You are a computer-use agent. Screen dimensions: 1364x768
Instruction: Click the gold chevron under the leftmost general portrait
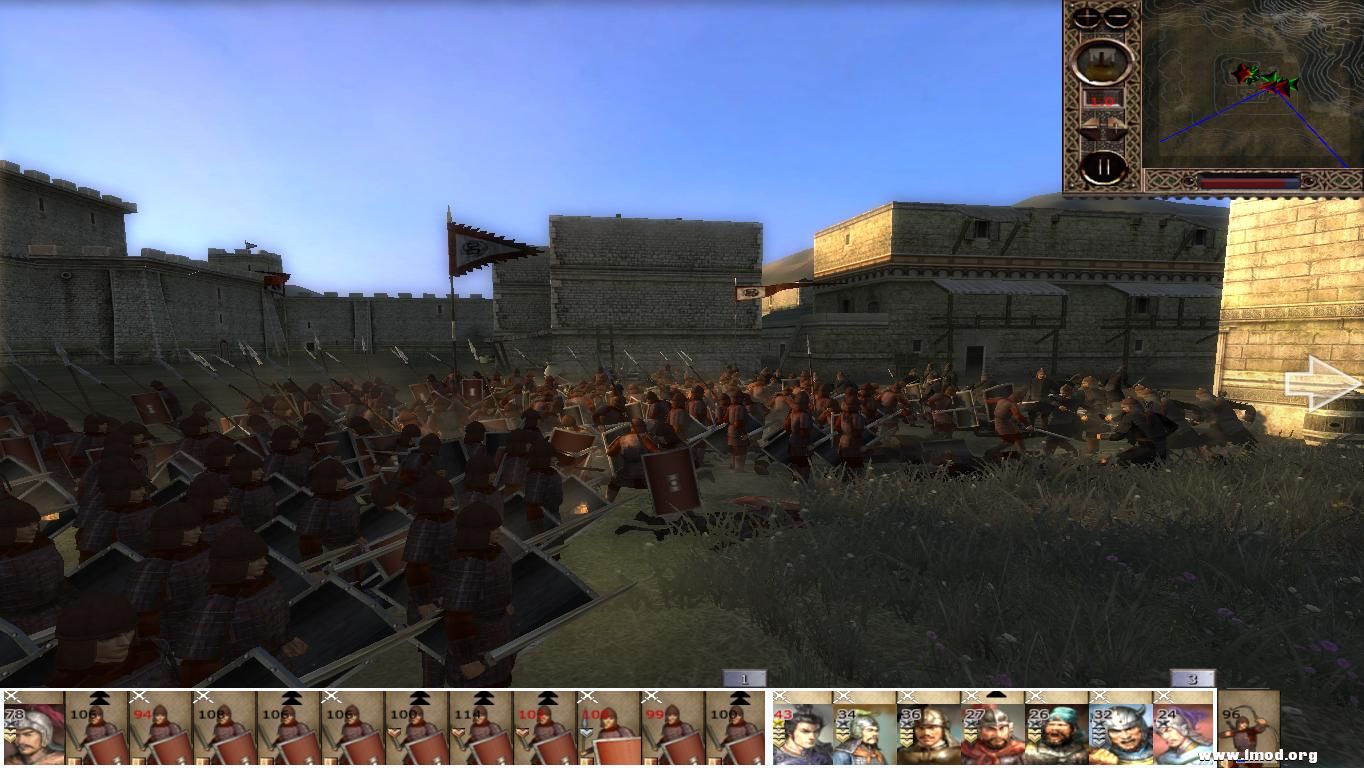coord(9,736)
